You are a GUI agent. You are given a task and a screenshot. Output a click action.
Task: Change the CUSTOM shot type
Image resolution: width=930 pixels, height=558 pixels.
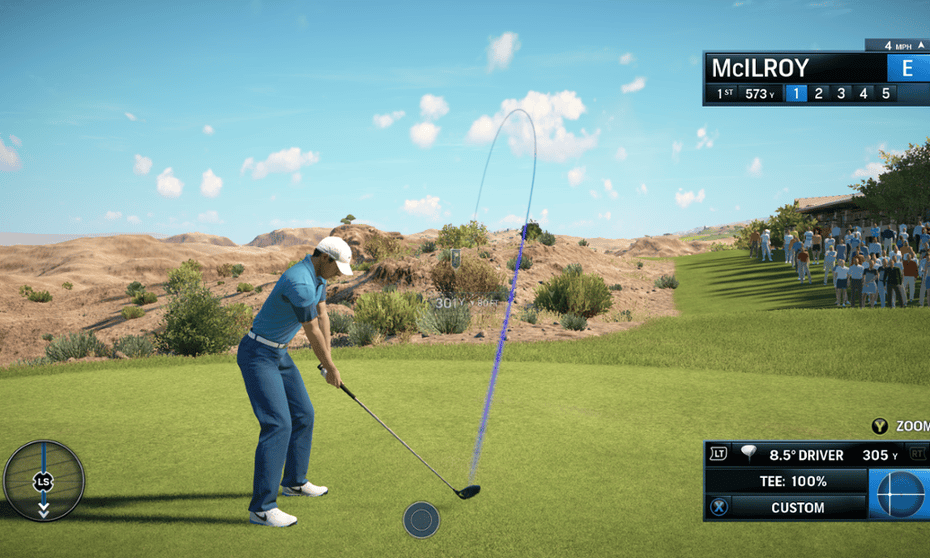pyautogui.click(x=797, y=507)
